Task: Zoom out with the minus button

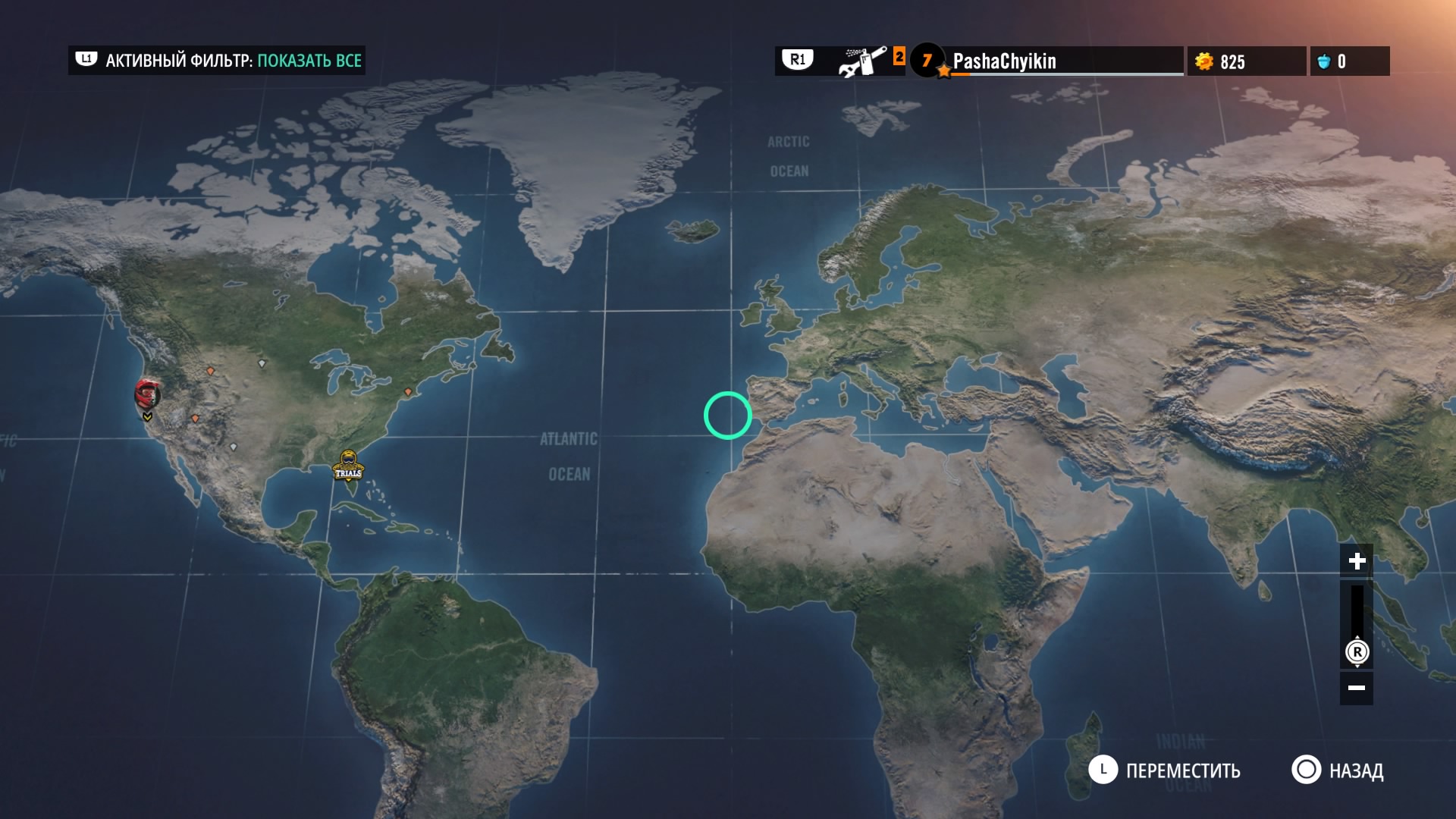Action: coord(1357,688)
